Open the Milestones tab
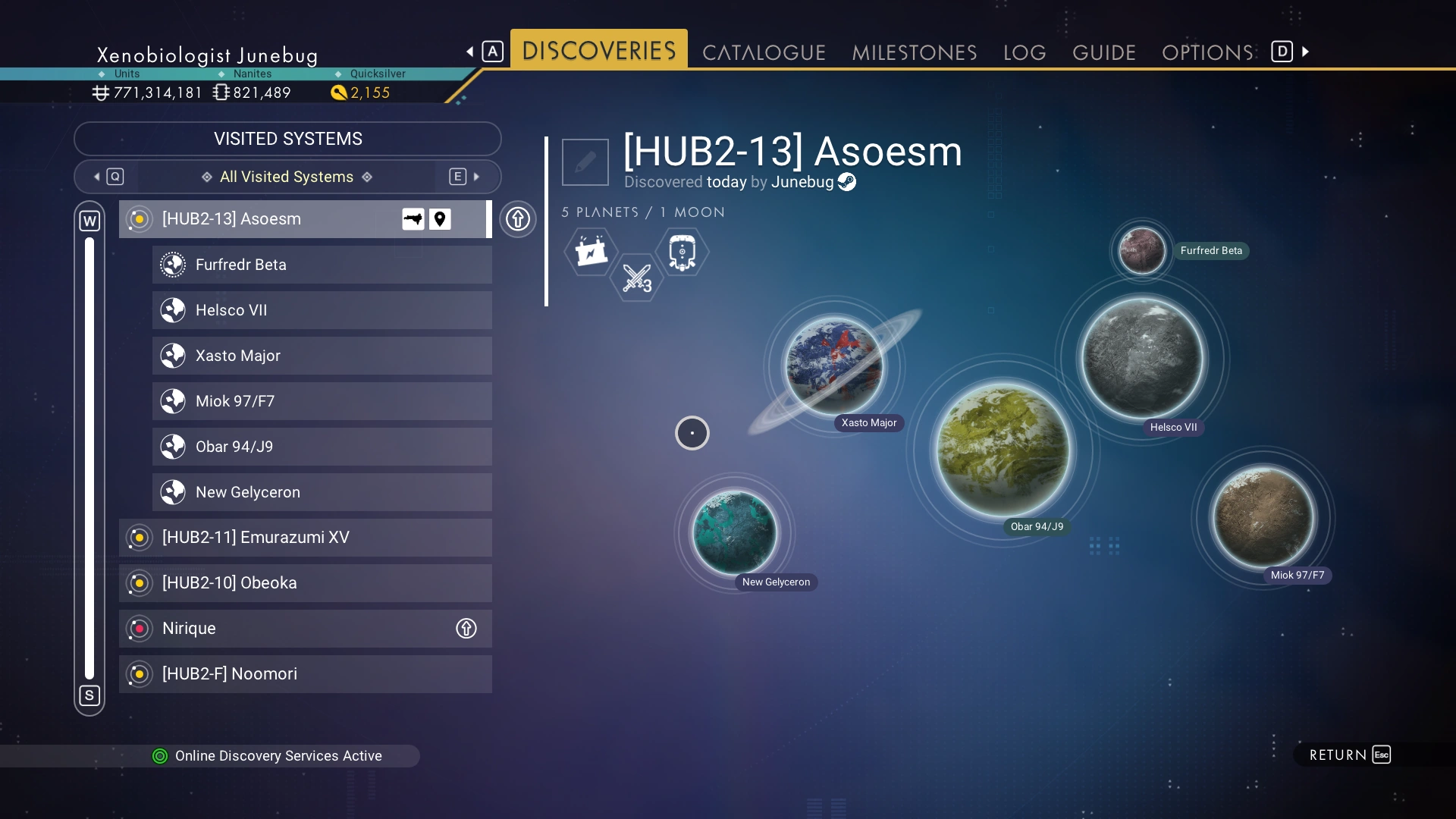The width and height of the screenshot is (1456, 819). (x=914, y=52)
